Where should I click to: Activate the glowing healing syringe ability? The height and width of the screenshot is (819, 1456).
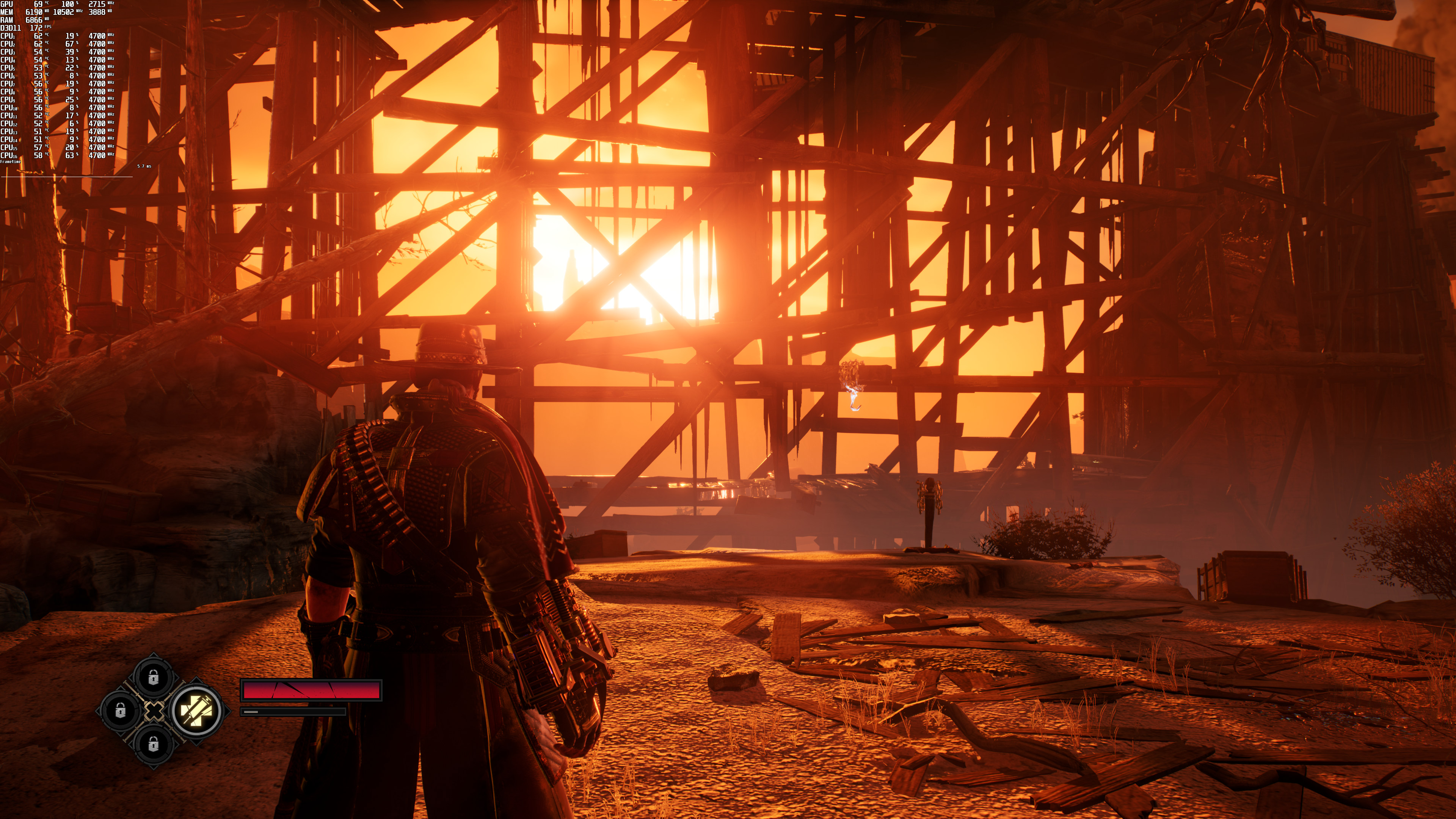point(196,711)
